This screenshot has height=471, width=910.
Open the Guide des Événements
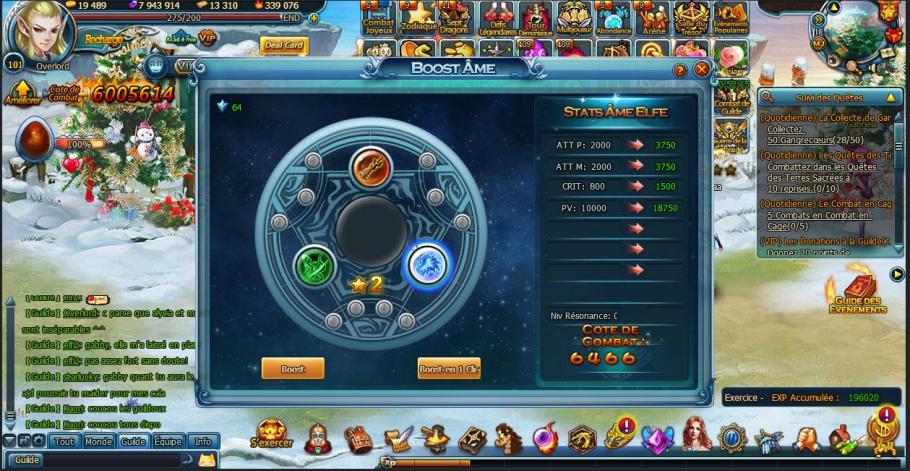click(857, 294)
